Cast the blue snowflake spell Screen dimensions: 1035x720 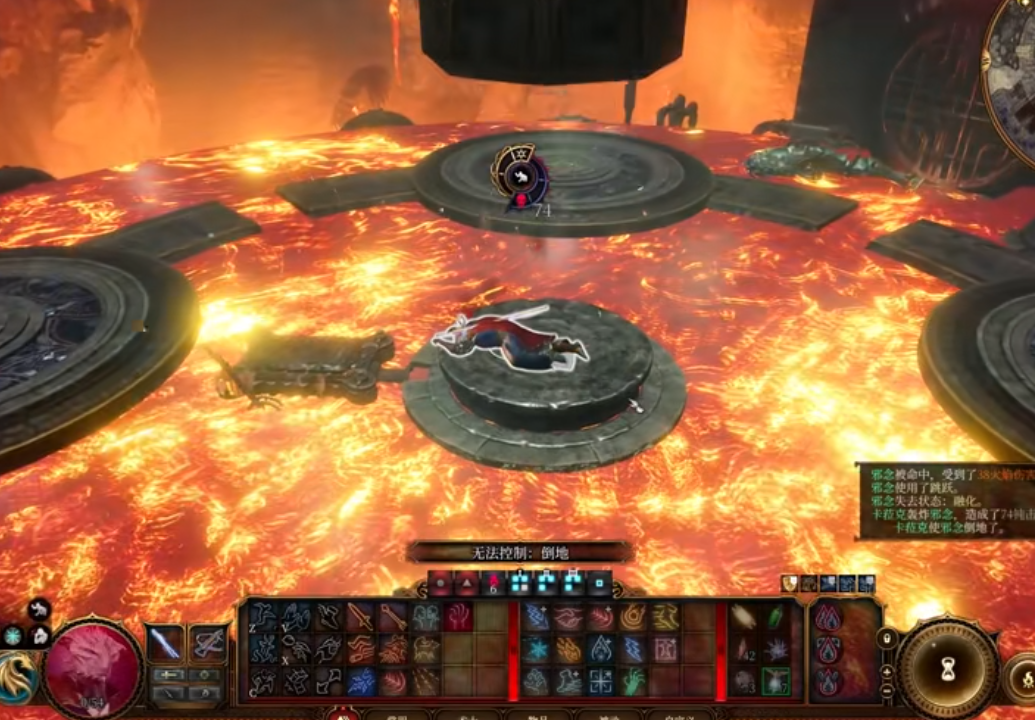537,650
